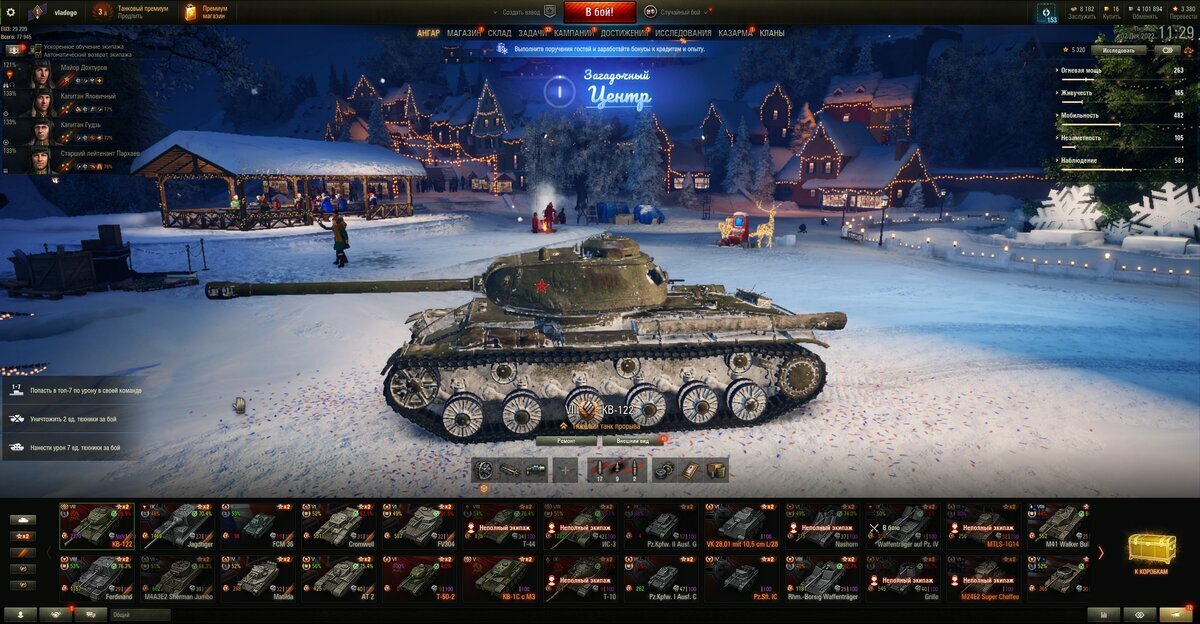The image size is (1200, 624).
Task: Open the Магазин menu tab
Action: pos(463,33)
